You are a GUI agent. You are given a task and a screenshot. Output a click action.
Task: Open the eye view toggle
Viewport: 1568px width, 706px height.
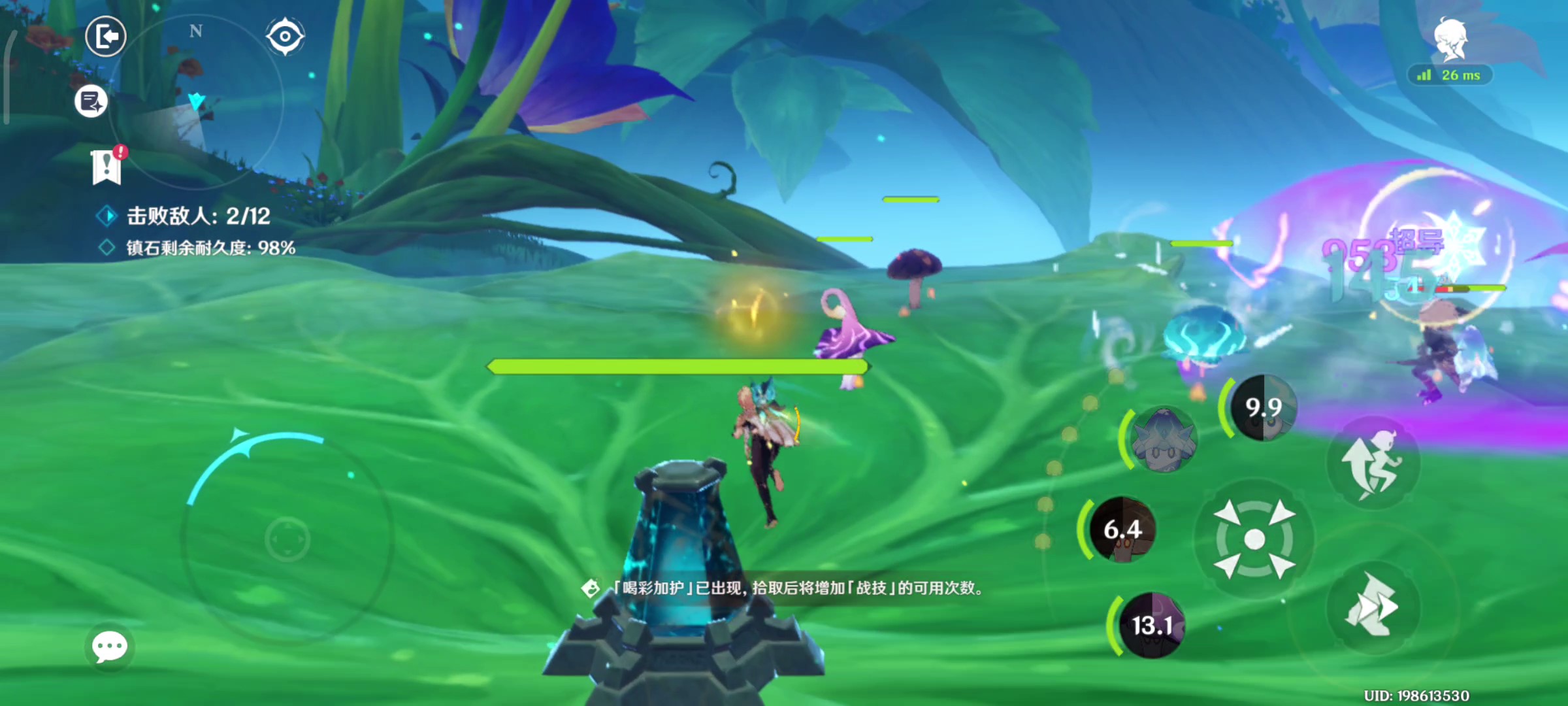pos(285,36)
